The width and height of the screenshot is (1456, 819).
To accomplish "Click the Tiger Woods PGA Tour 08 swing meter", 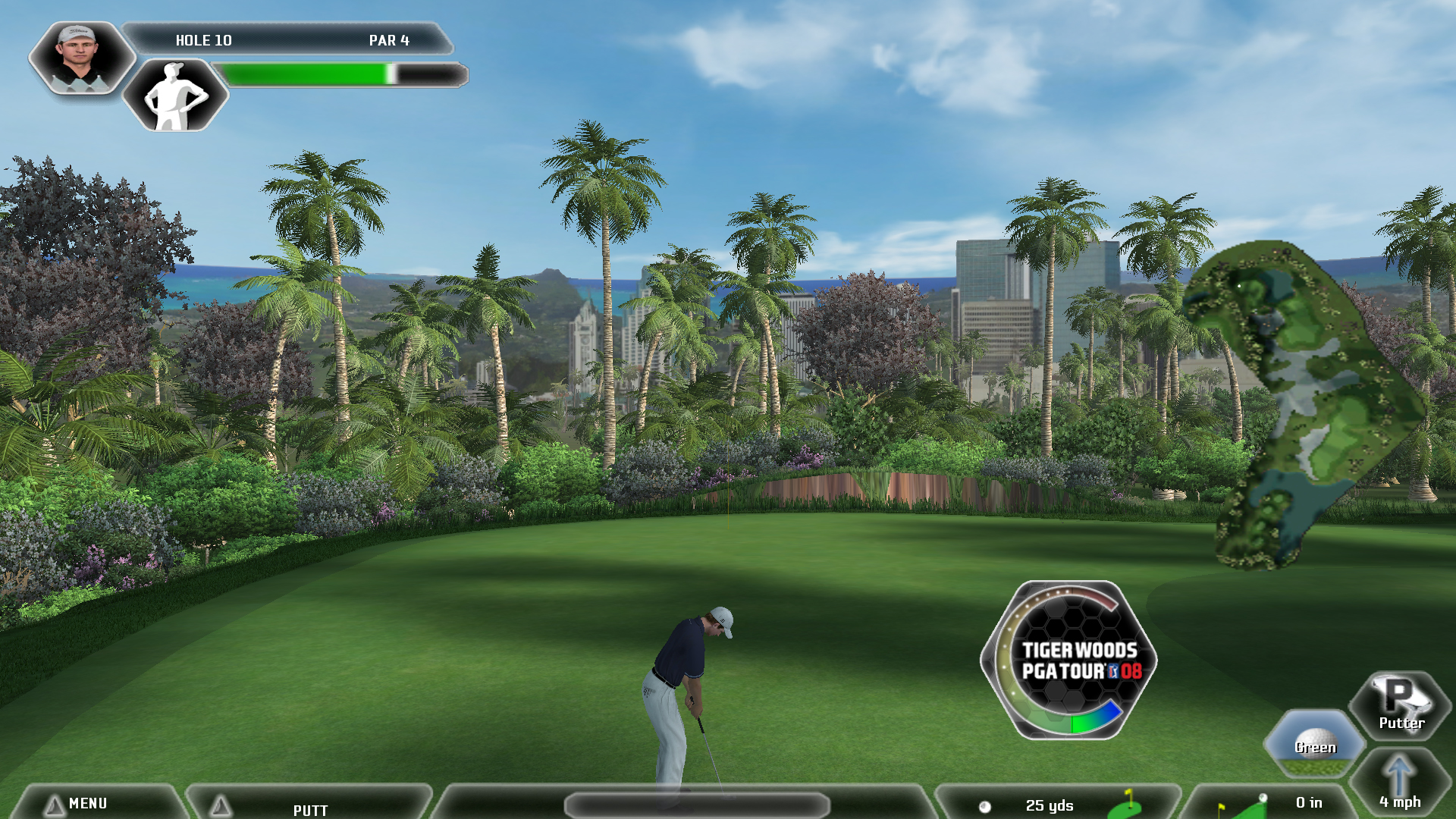I will (1069, 660).
